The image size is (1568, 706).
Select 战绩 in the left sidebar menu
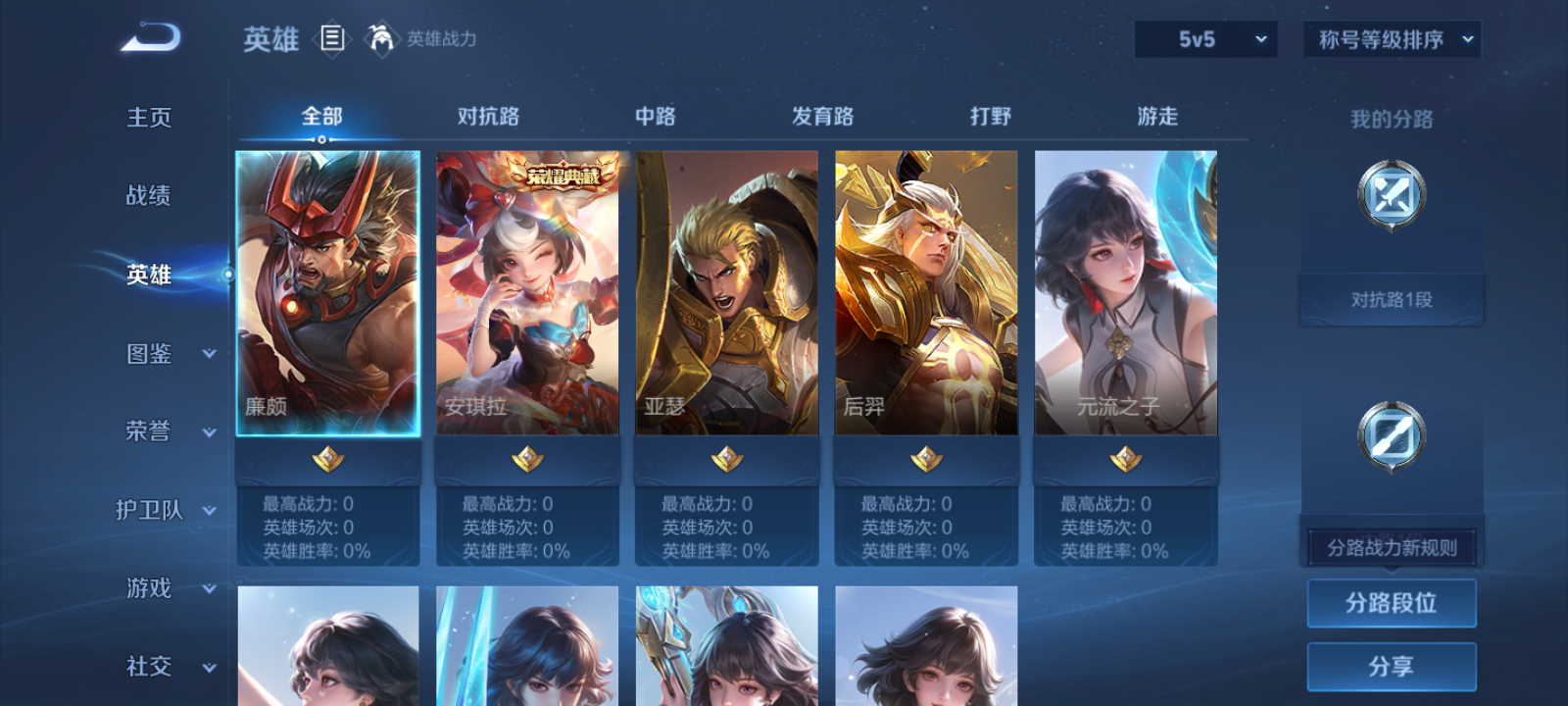click(x=147, y=196)
